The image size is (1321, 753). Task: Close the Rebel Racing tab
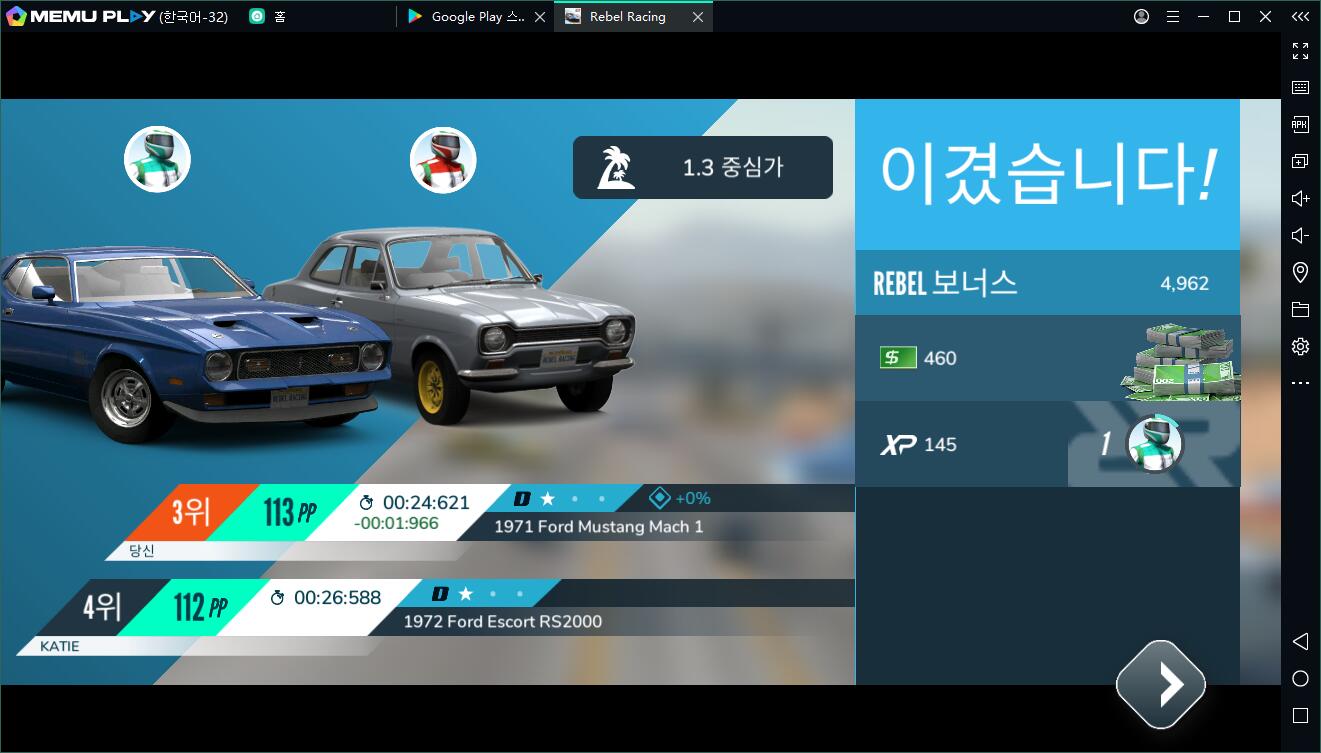pos(697,17)
